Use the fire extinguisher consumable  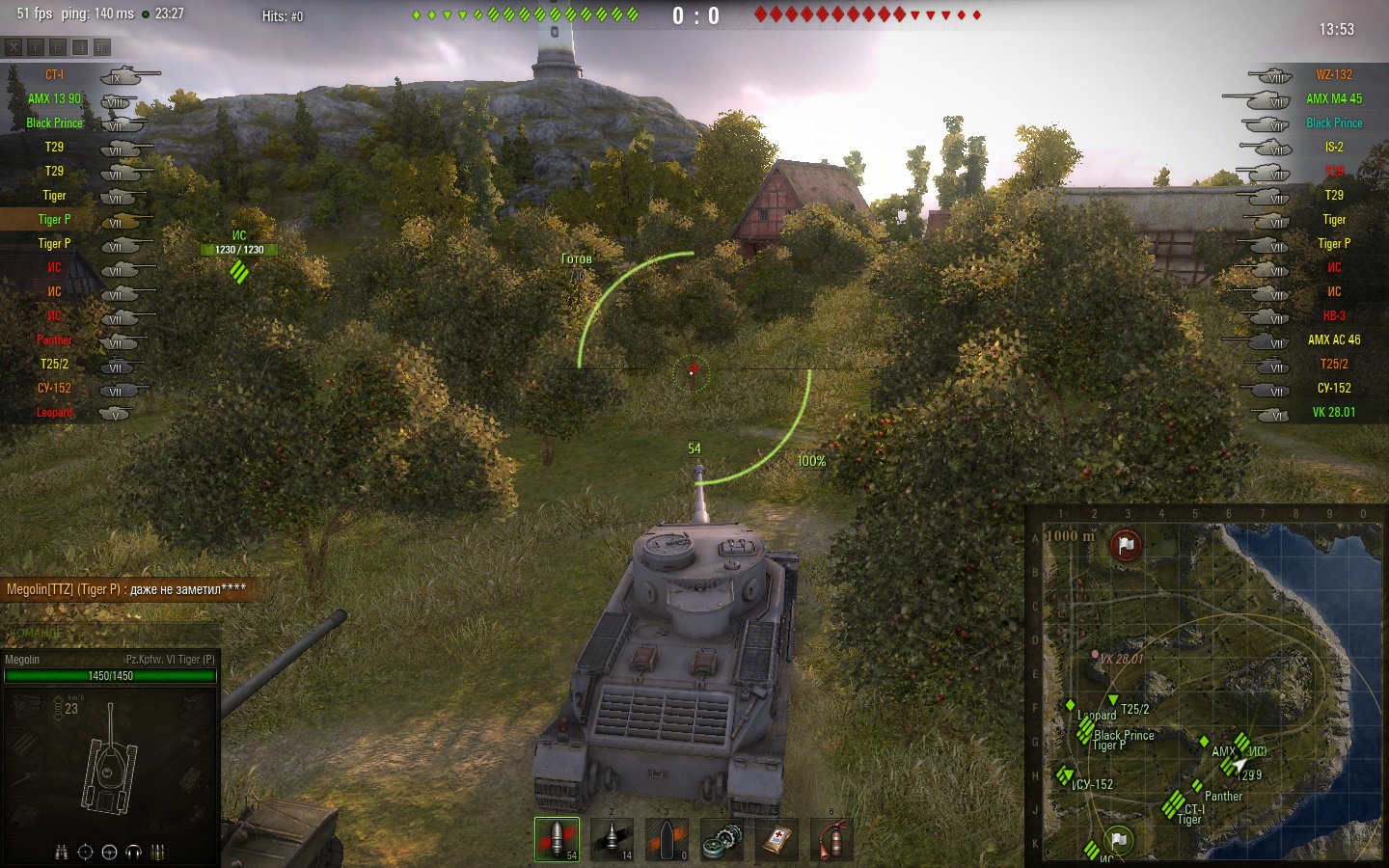coord(831,839)
